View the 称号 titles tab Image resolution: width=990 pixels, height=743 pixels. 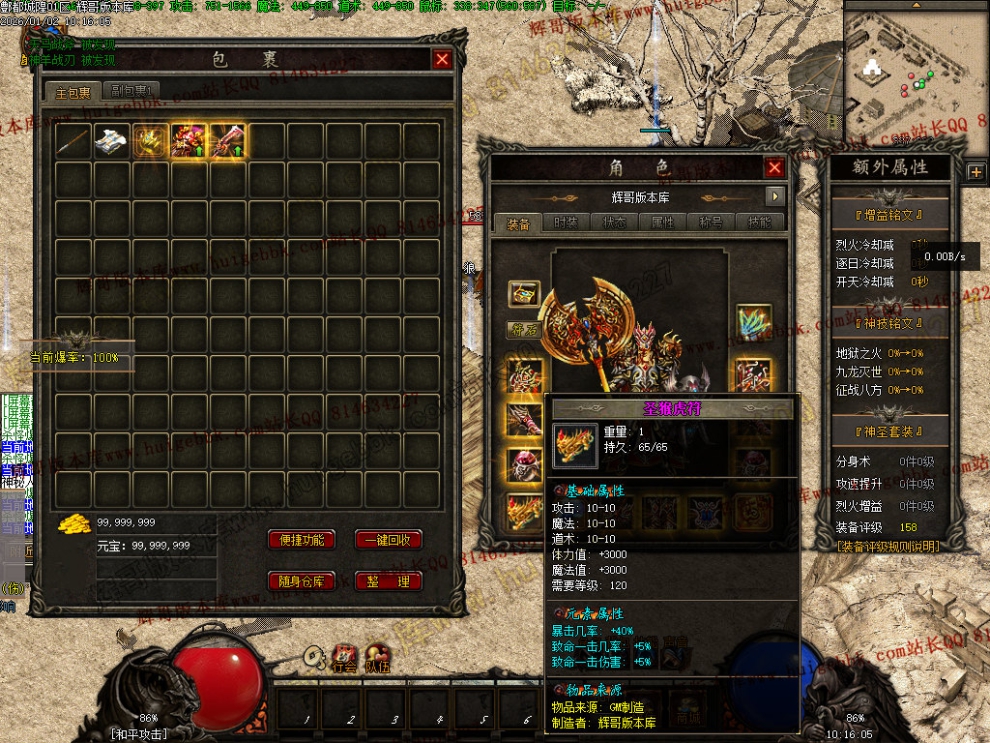tap(710, 222)
